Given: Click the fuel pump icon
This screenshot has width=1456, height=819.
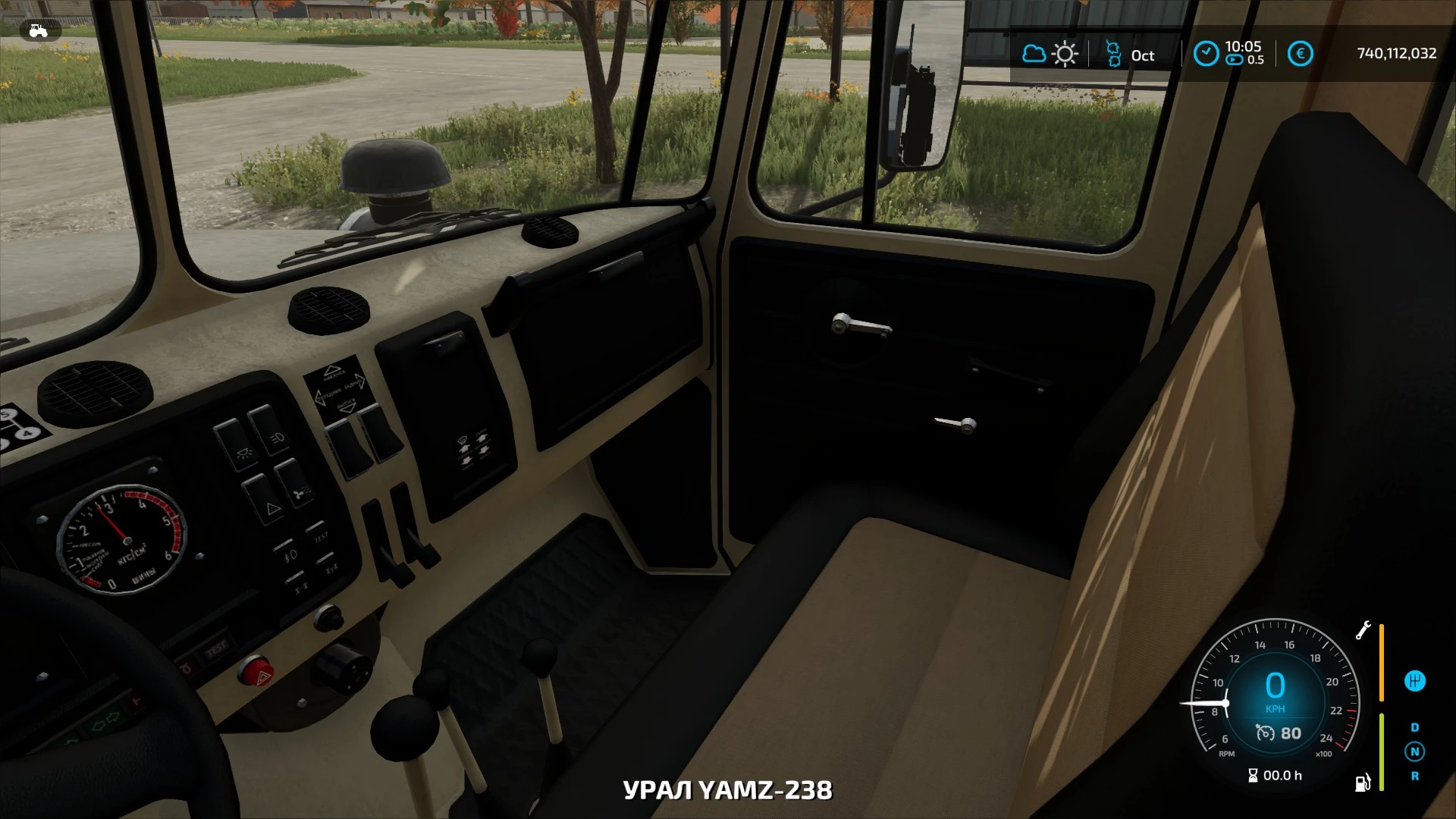Looking at the screenshot, I should 1363,783.
